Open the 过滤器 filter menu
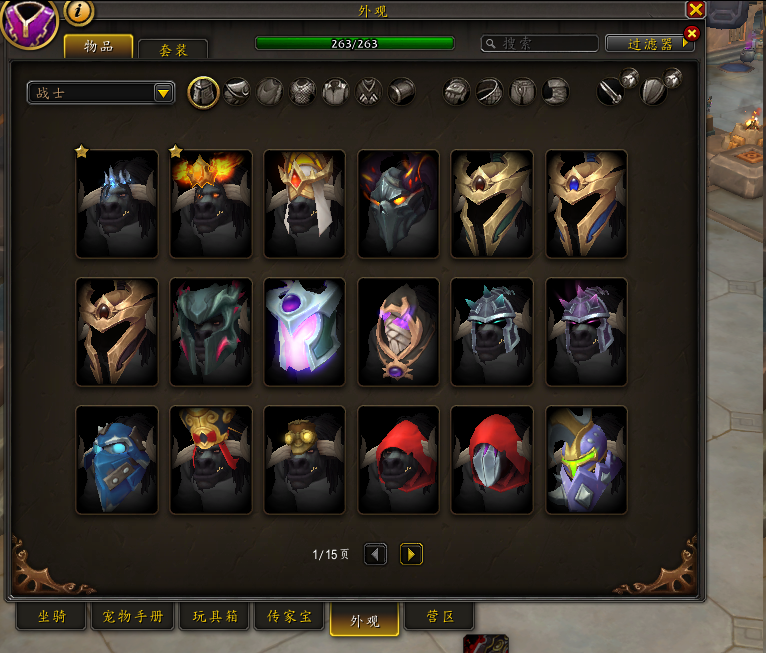The width and height of the screenshot is (766, 653). point(649,44)
